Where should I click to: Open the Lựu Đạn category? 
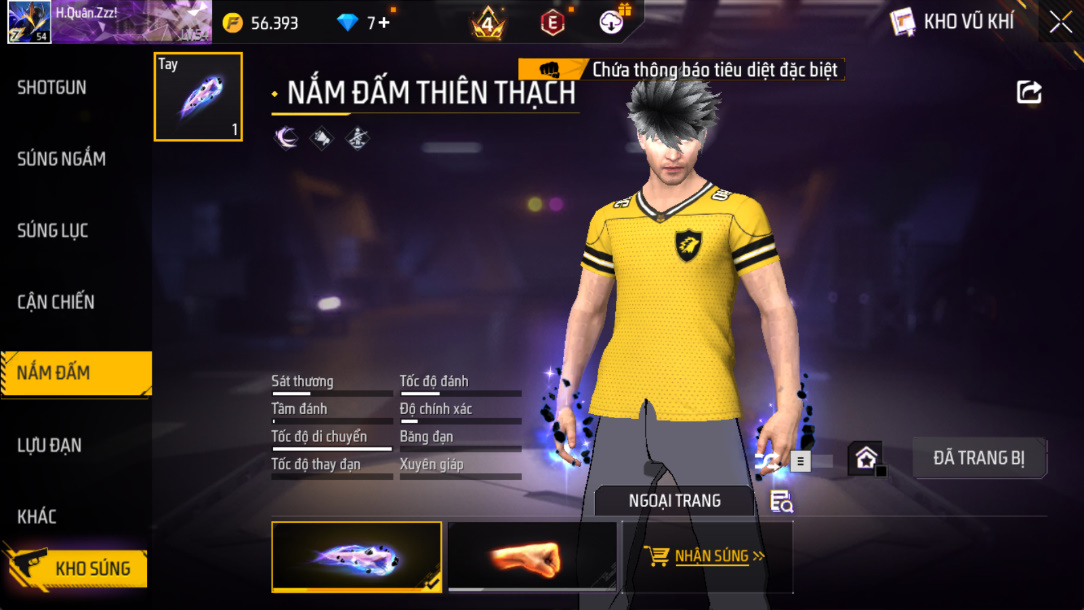tap(50, 445)
